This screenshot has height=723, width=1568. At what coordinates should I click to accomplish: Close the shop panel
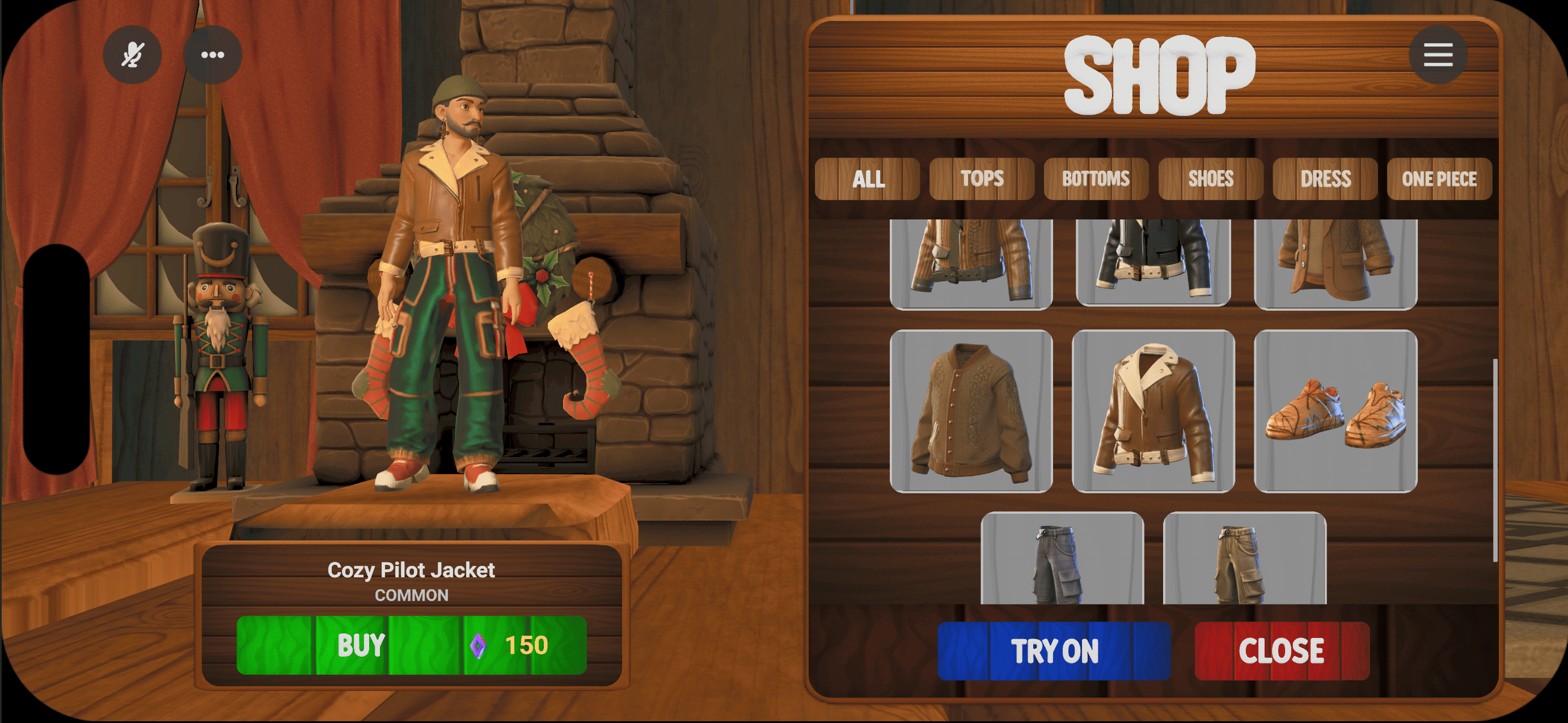click(1281, 650)
